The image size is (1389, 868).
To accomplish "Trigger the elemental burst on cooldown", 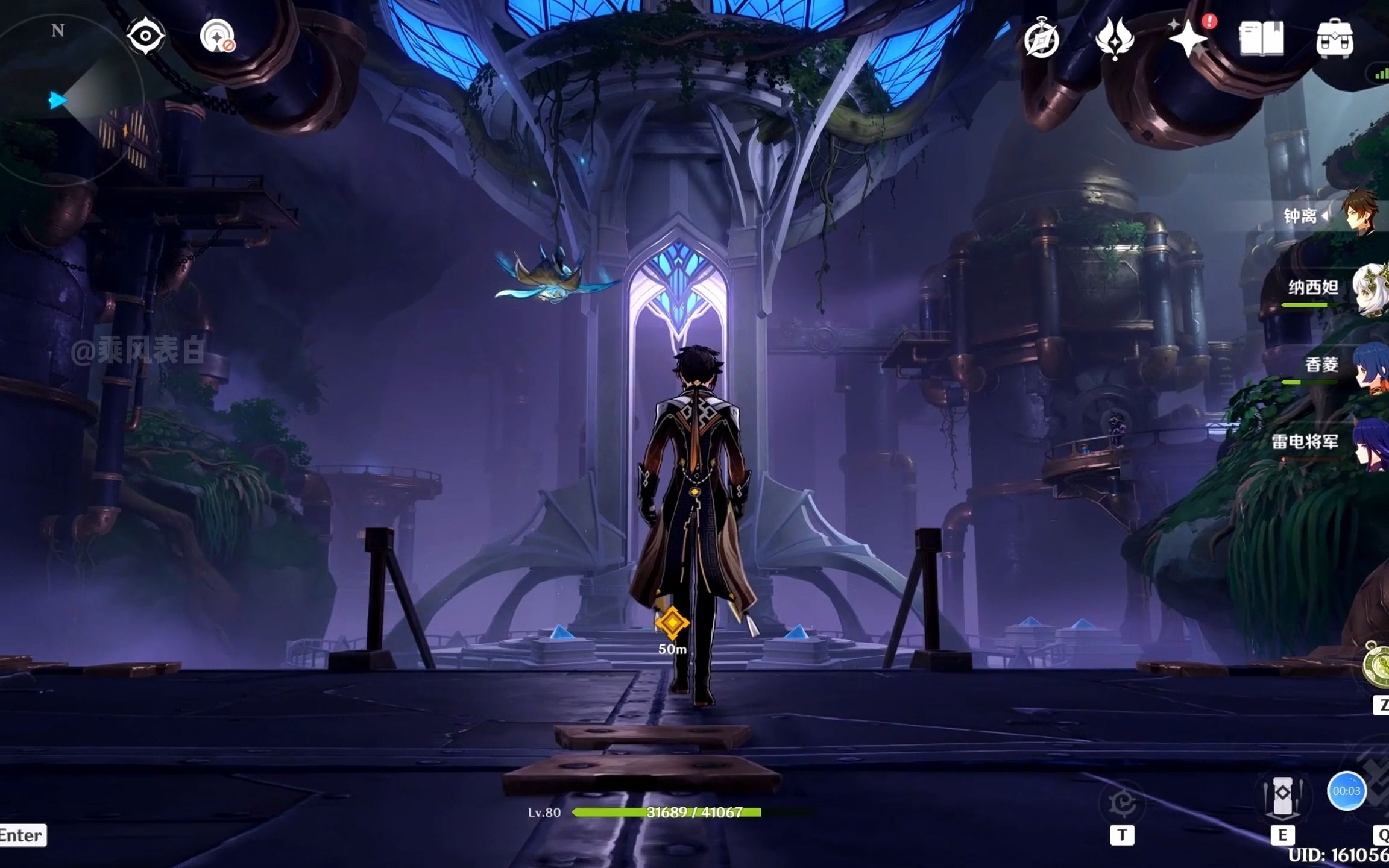I will pyautogui.click(x=1347, y=791).
